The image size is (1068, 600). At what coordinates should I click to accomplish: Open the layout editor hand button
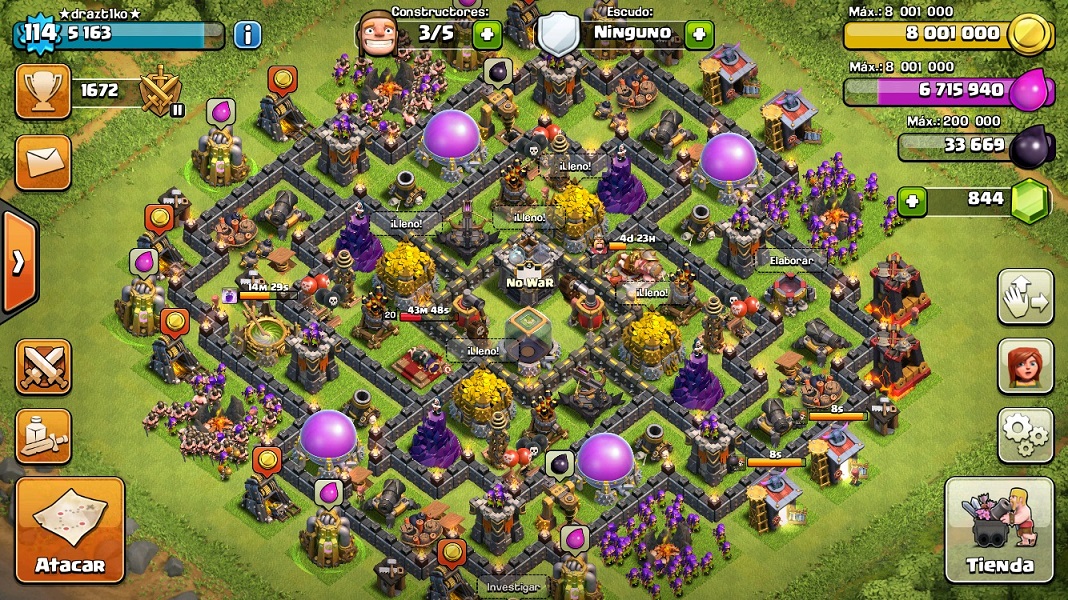(1025, 297)
